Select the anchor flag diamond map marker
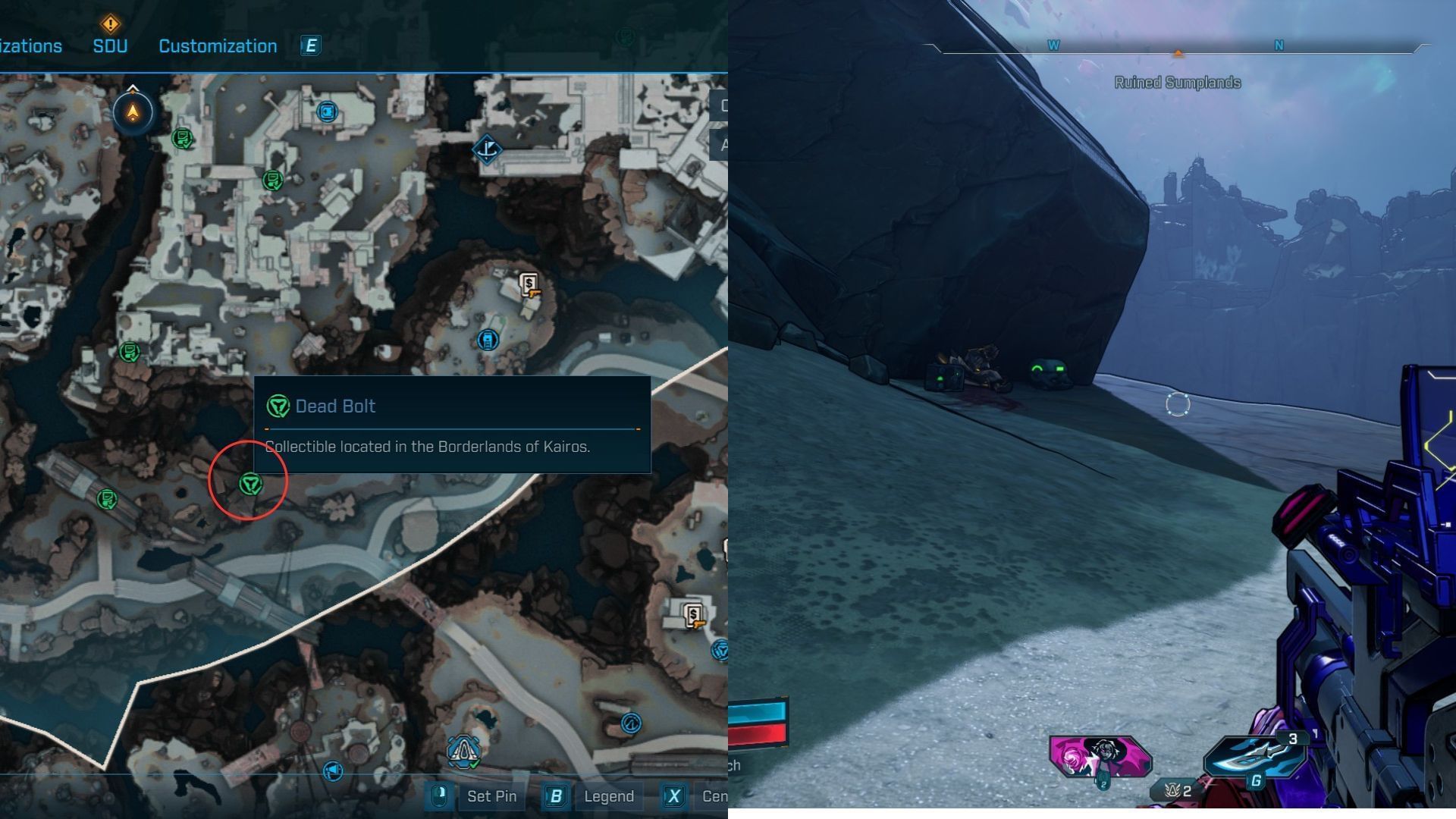The image size is (1456, 819). coord(487,149)
